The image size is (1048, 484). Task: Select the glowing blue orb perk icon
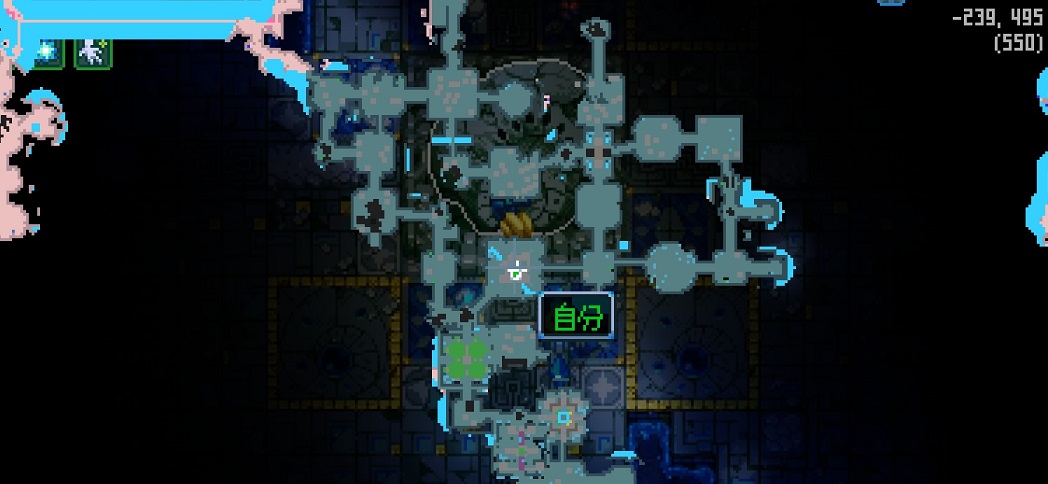click(x=48, y=52)
